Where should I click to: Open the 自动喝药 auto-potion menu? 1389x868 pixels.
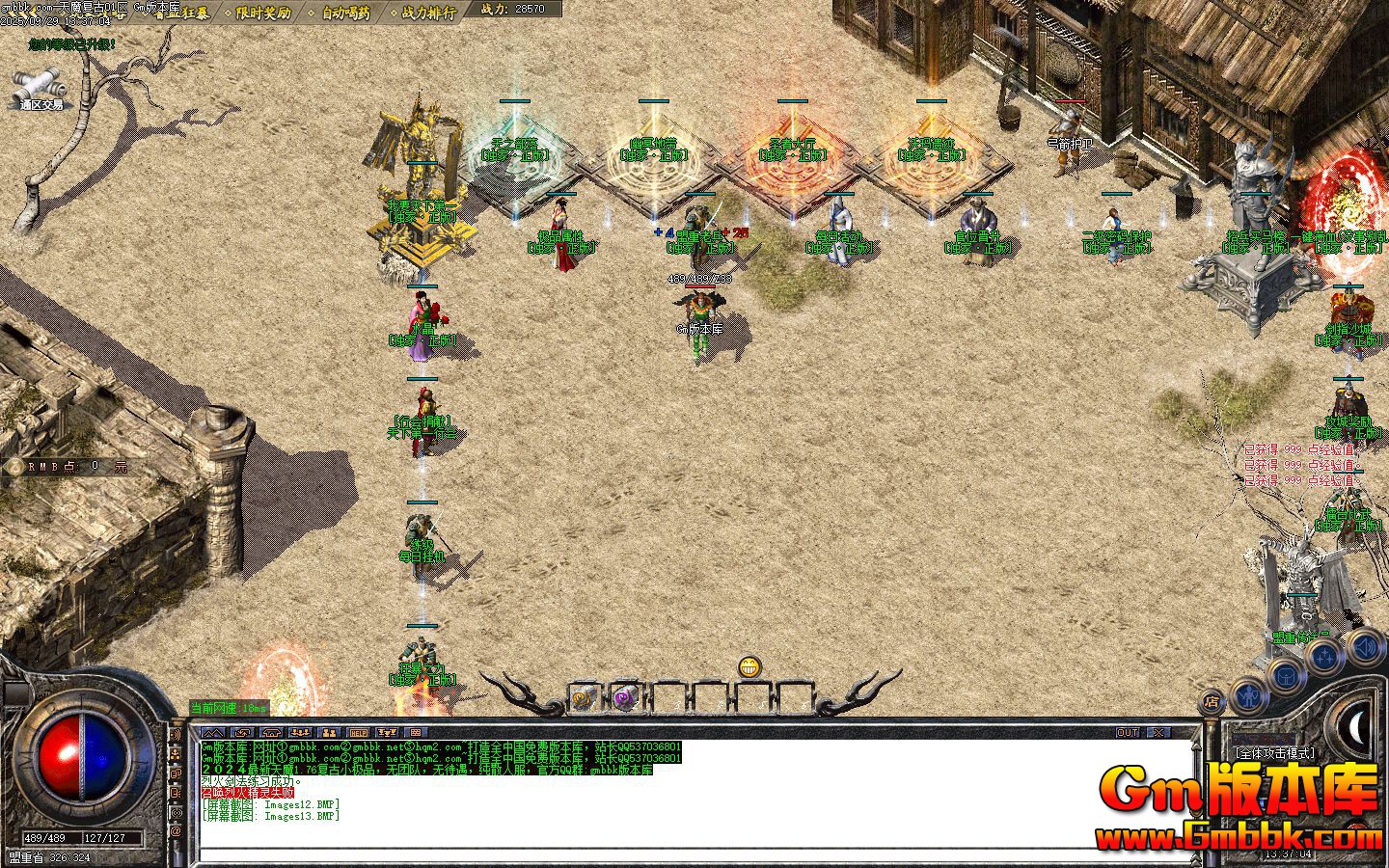(345, 13)
